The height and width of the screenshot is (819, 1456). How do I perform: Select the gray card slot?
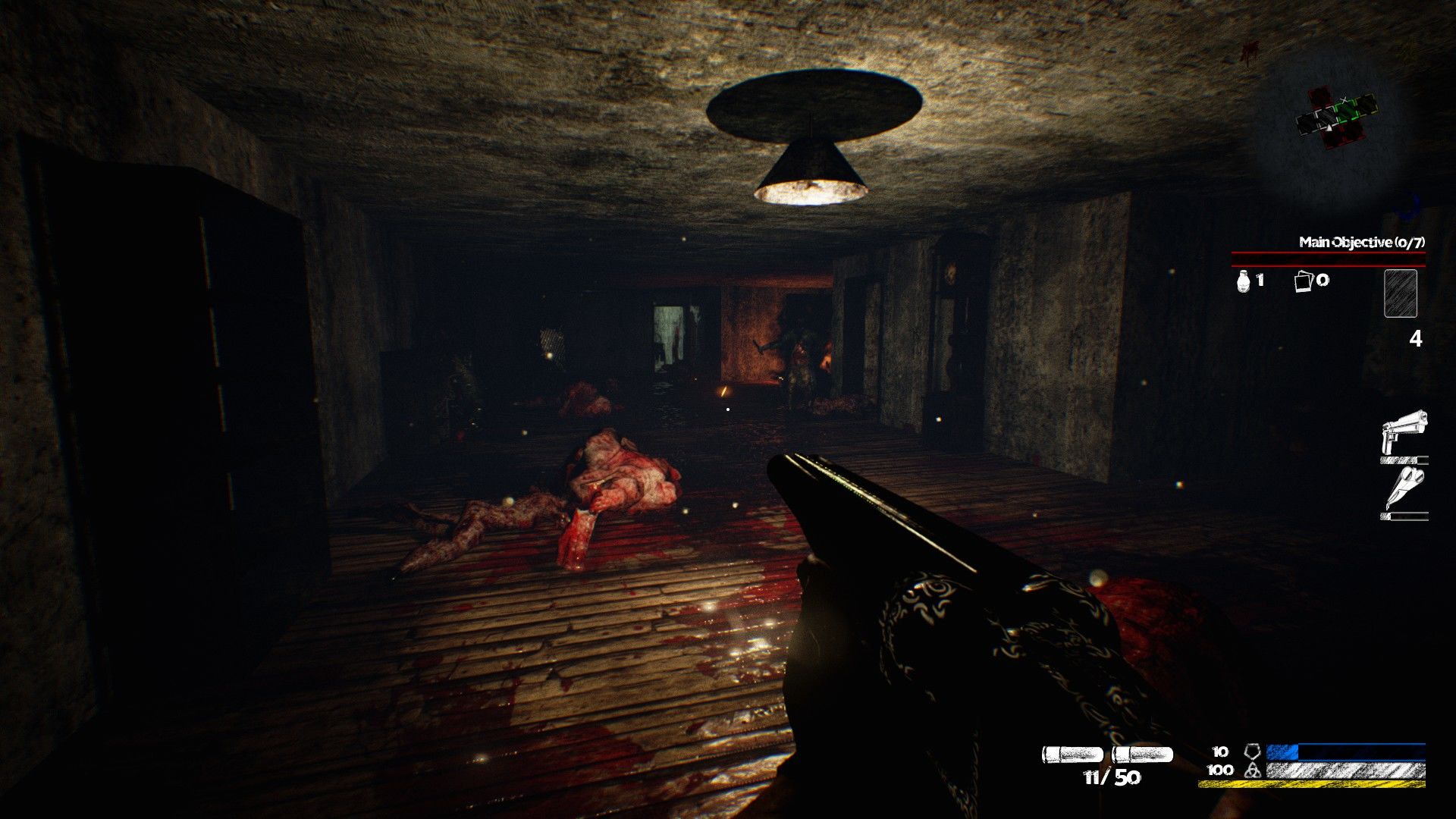[x=1400, y=293]
